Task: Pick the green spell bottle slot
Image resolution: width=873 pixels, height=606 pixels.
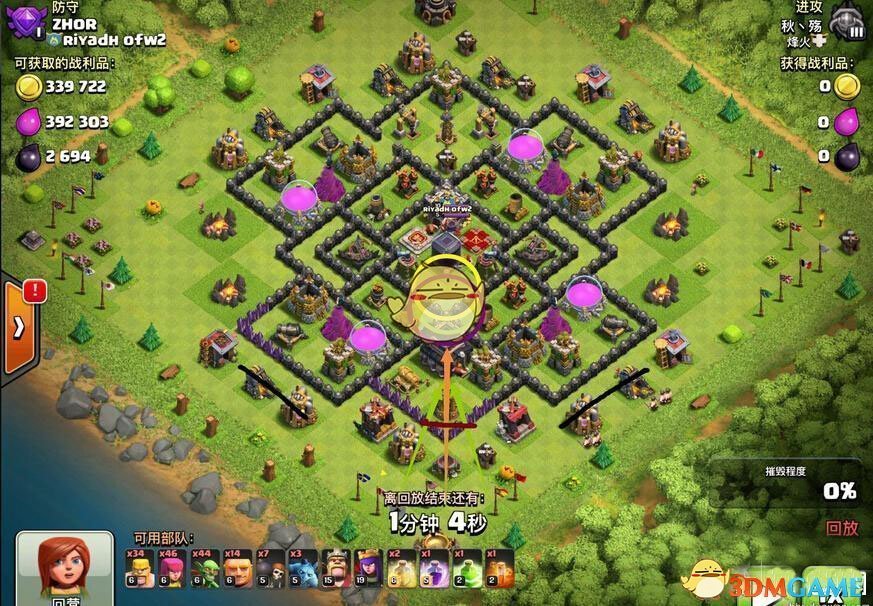Action: pos(467,568)
